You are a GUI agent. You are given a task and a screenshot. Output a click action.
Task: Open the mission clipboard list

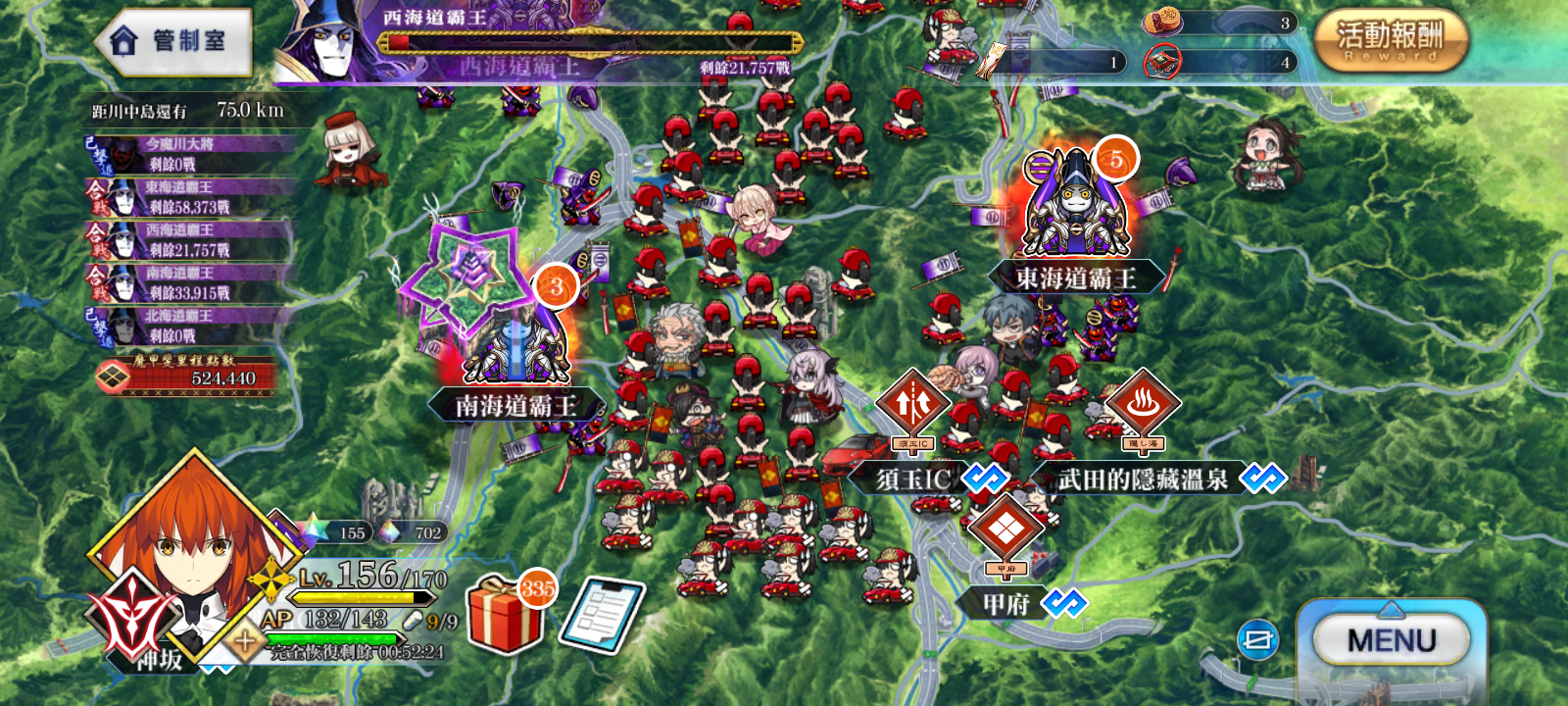[602, 616]
